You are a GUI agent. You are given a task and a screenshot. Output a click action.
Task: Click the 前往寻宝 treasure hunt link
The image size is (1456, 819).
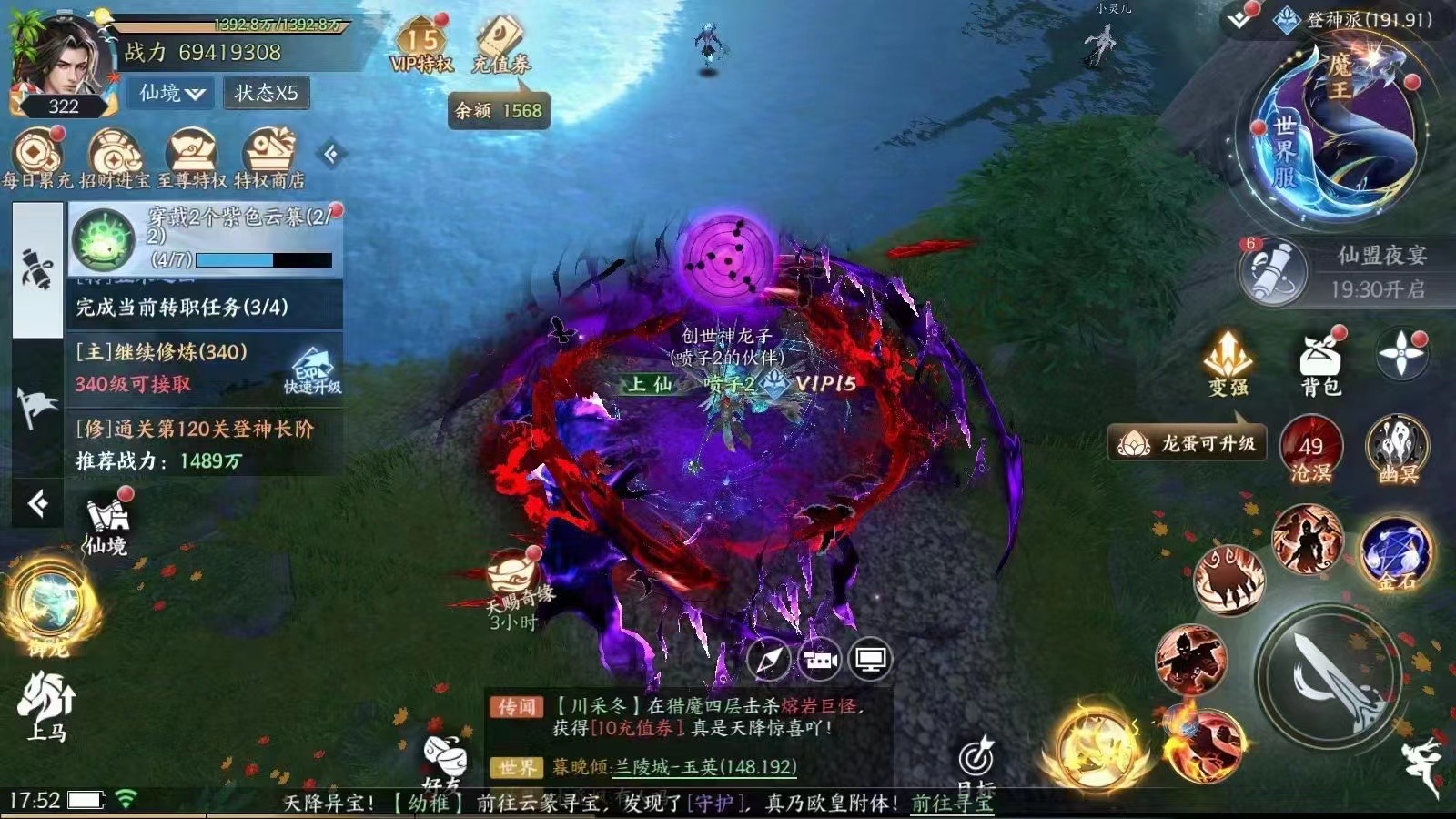click(x=952, y=803)
